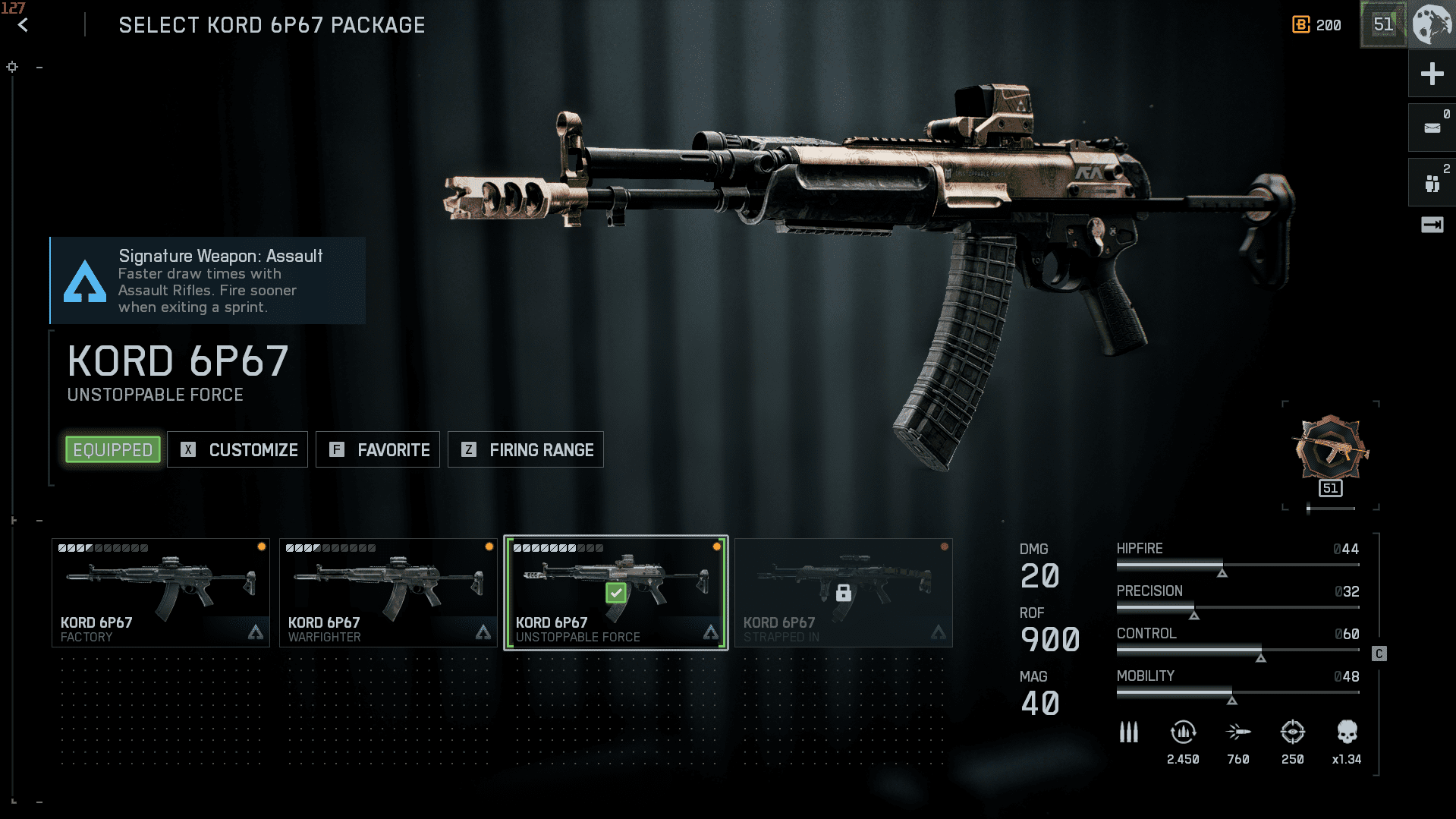1456x819 pixels.
Task: Open the Customize weapon option
Action: pyautogui.click(x=237, y=450)
